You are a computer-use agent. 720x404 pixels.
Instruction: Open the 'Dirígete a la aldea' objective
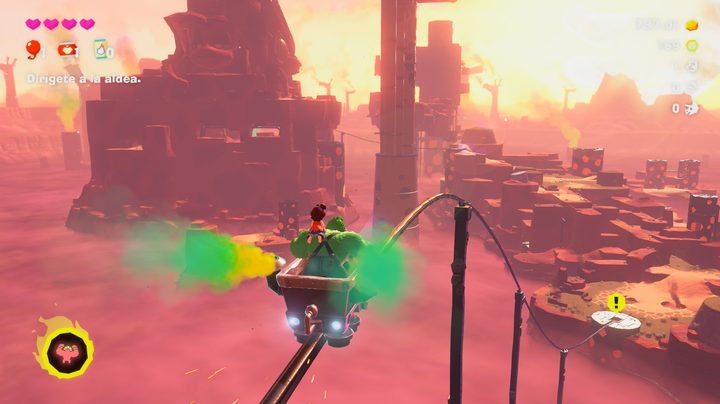tap(83, 78)
